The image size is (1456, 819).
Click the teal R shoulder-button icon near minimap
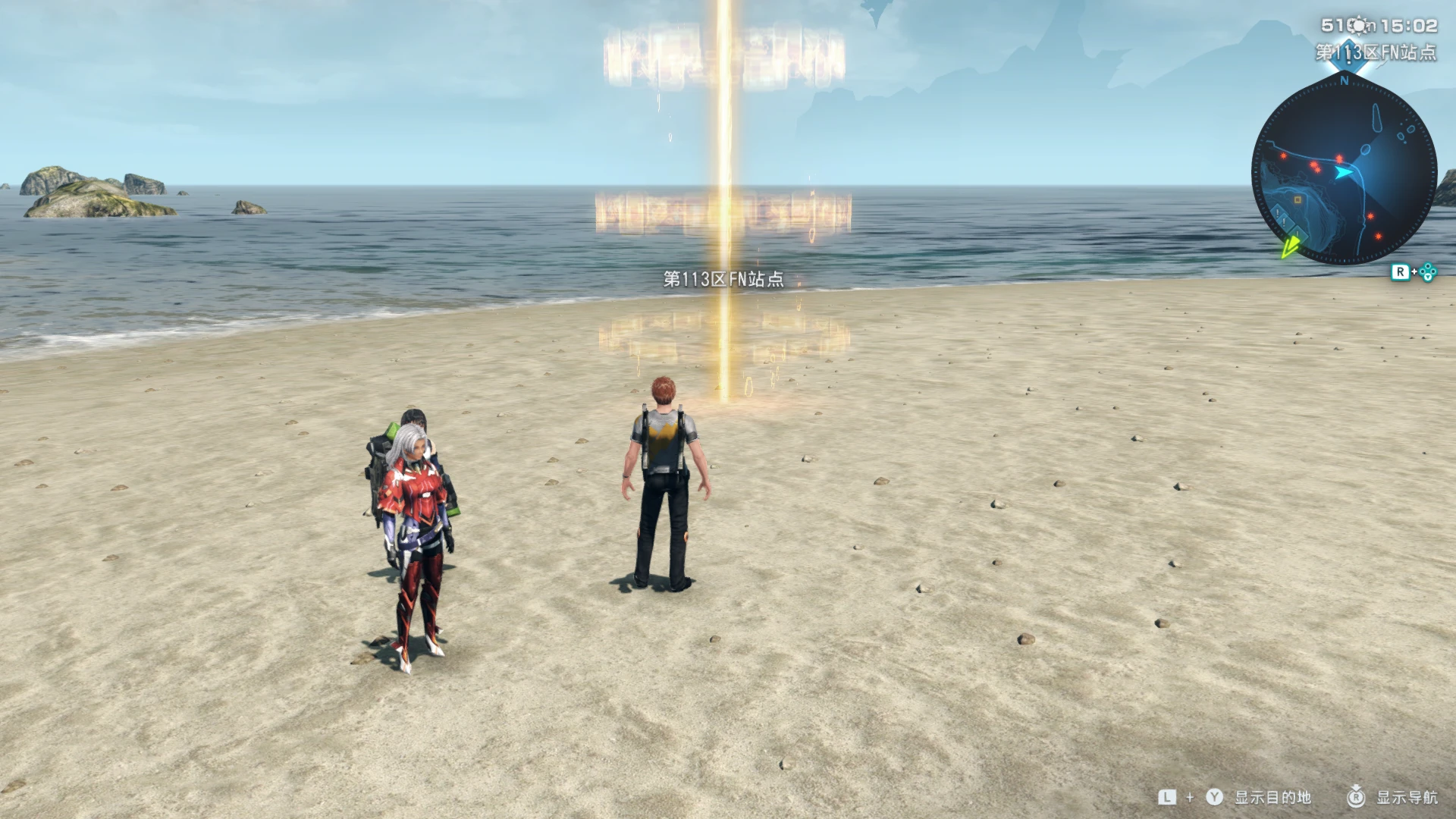click(x=1402, y=271)
